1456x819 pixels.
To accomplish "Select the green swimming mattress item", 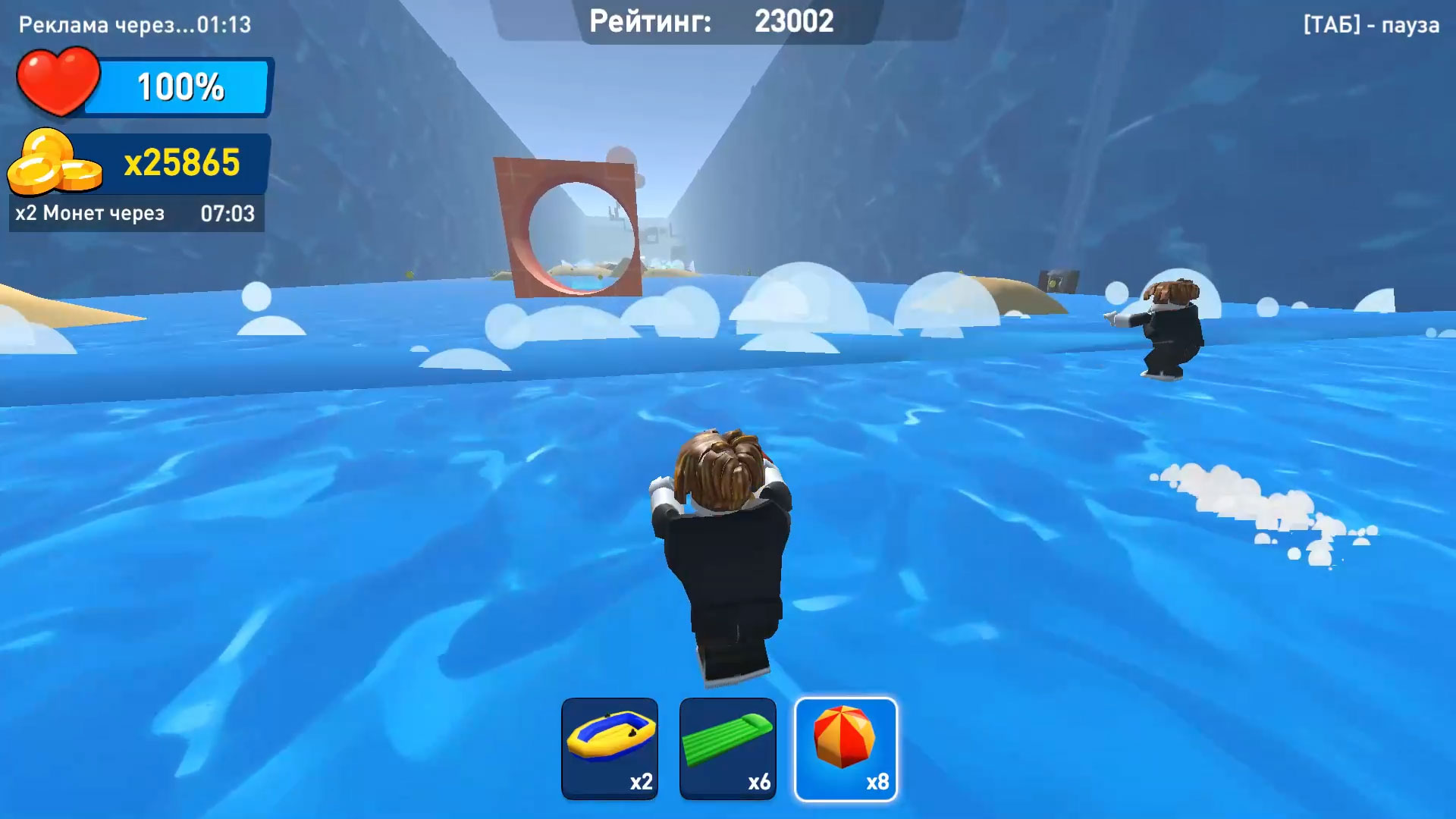I will pyautogui.click(x=727, y=749).
